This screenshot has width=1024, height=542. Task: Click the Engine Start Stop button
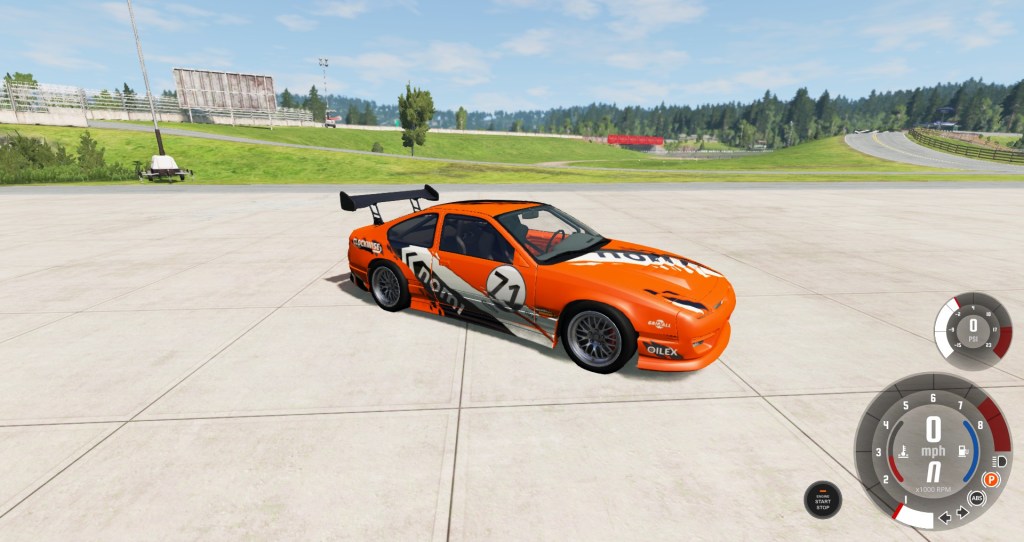822,499
